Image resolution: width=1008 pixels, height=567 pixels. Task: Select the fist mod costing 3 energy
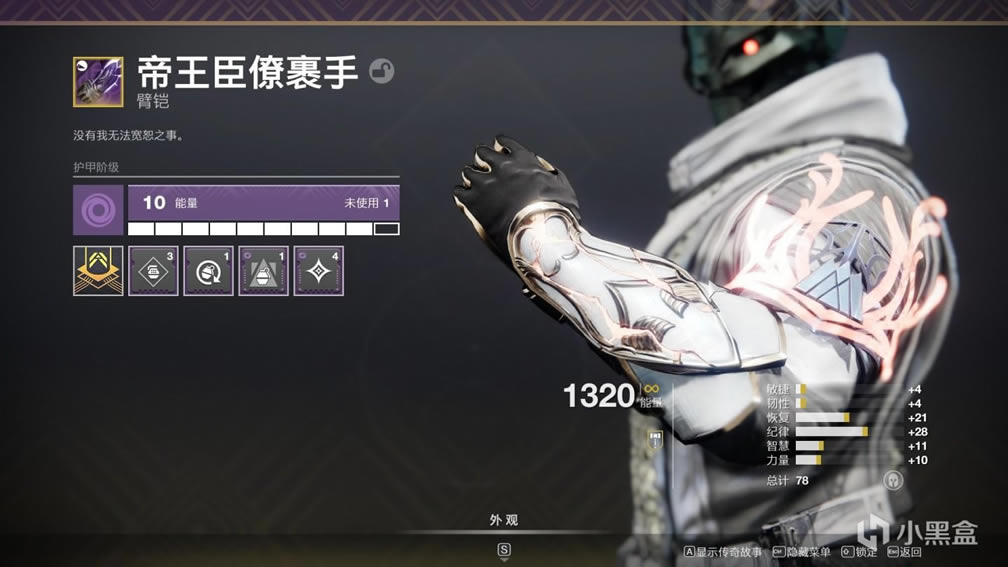coord(153,271)
